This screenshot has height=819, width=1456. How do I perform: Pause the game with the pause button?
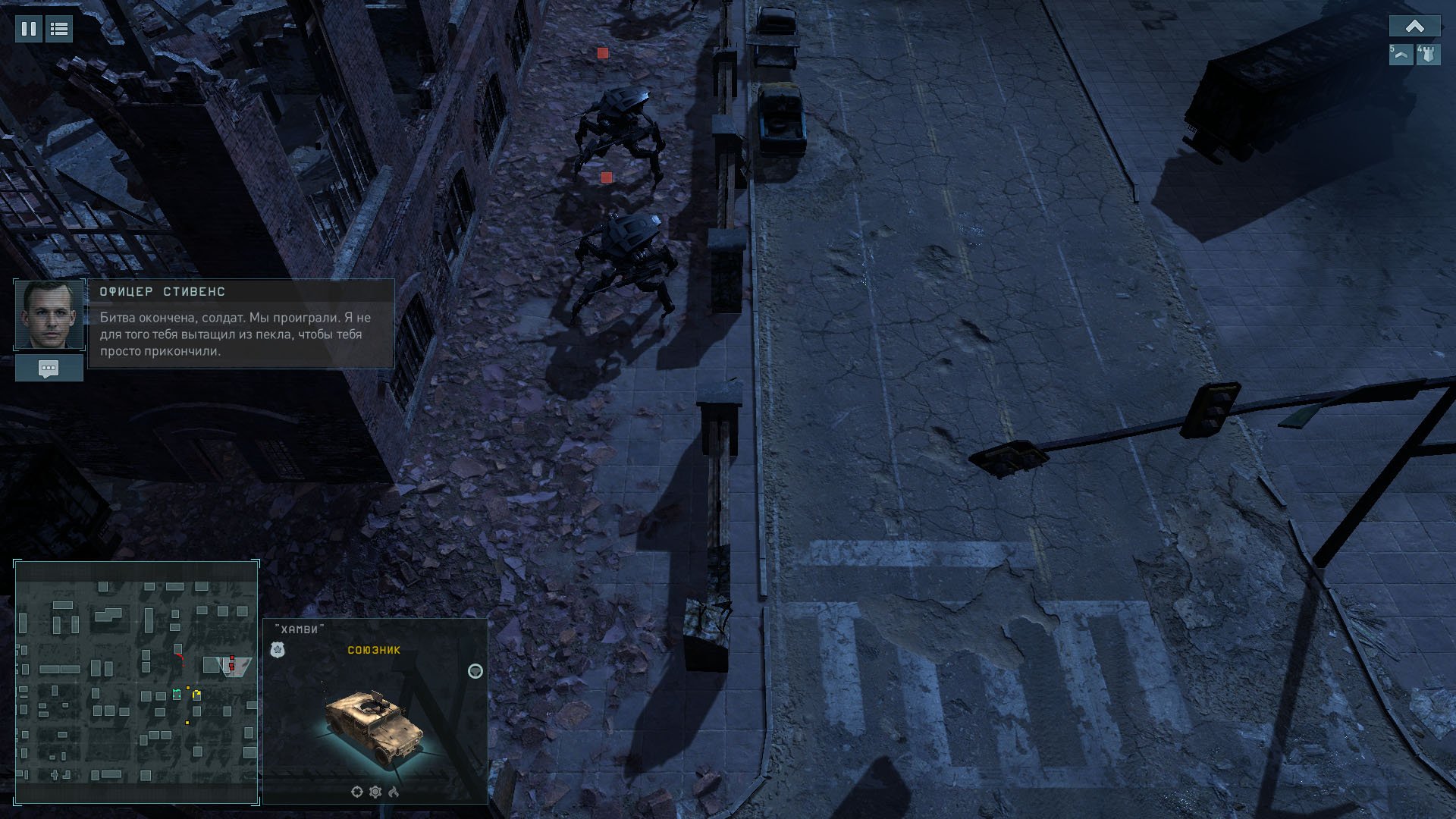point(29,30)
